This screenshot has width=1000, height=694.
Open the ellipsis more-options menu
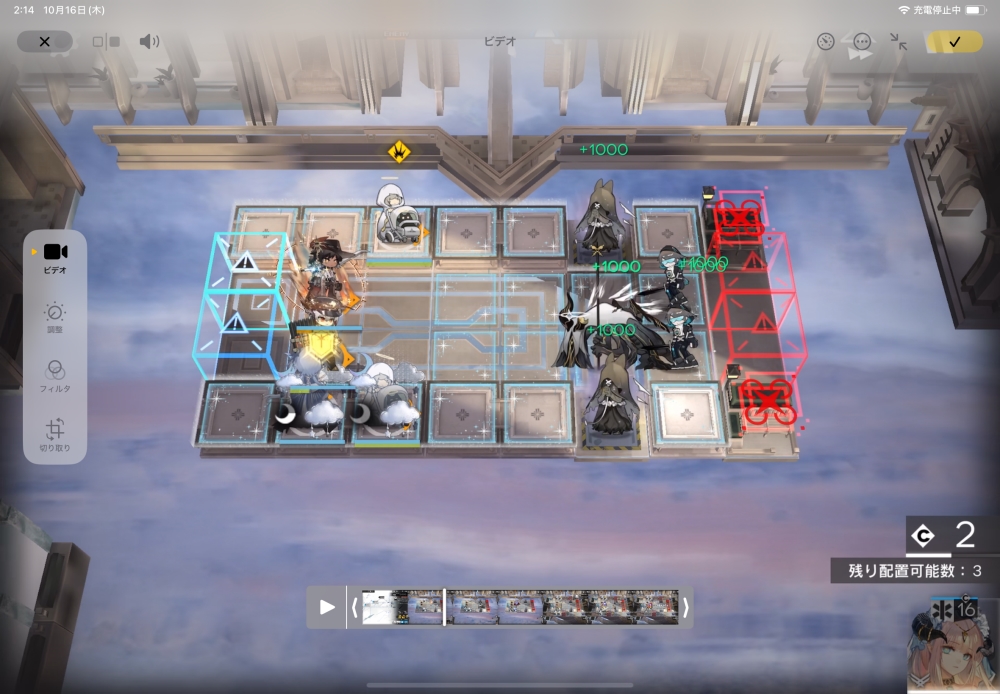[862, 42]
